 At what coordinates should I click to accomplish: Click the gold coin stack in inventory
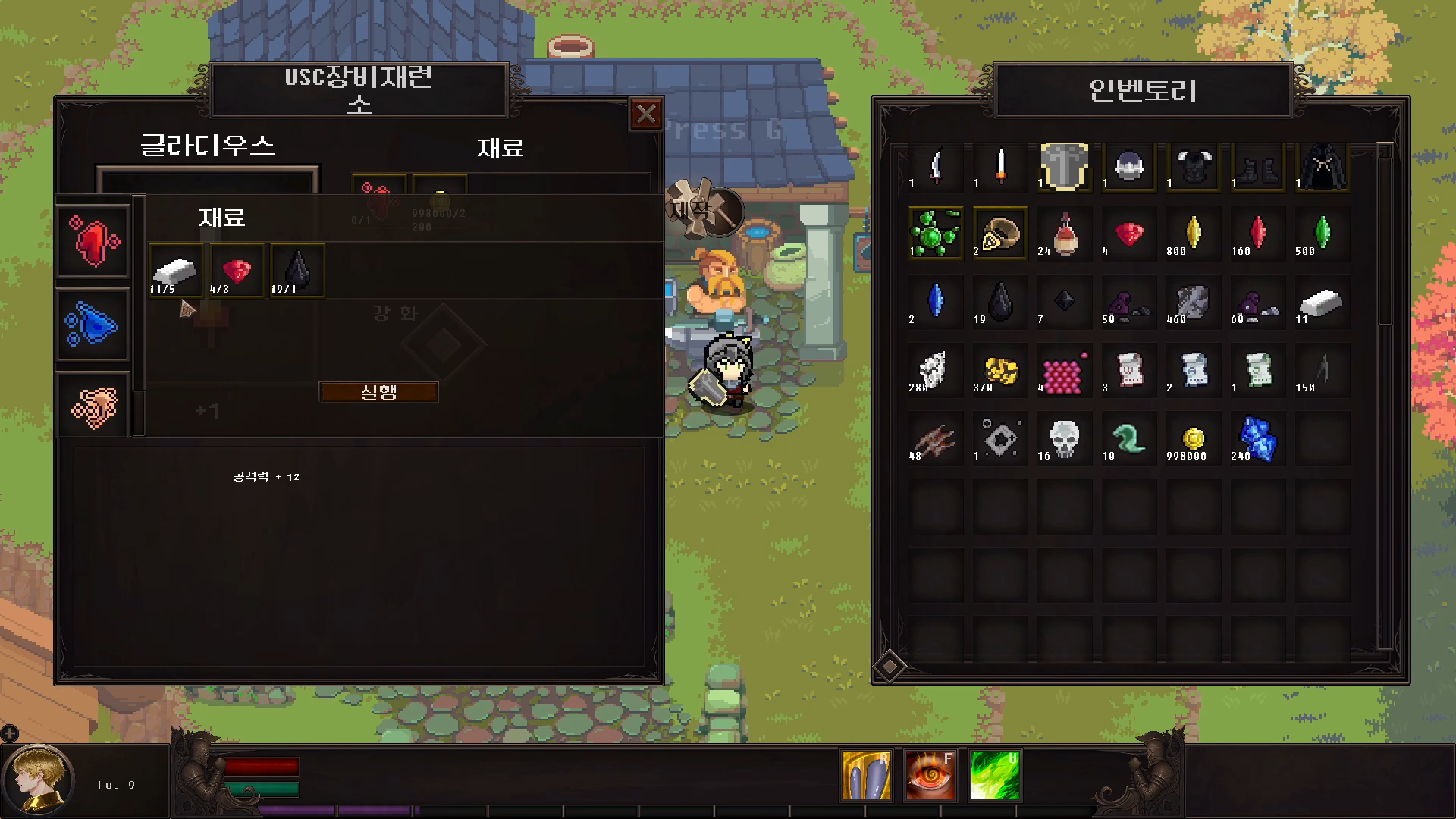point(1193,438)
